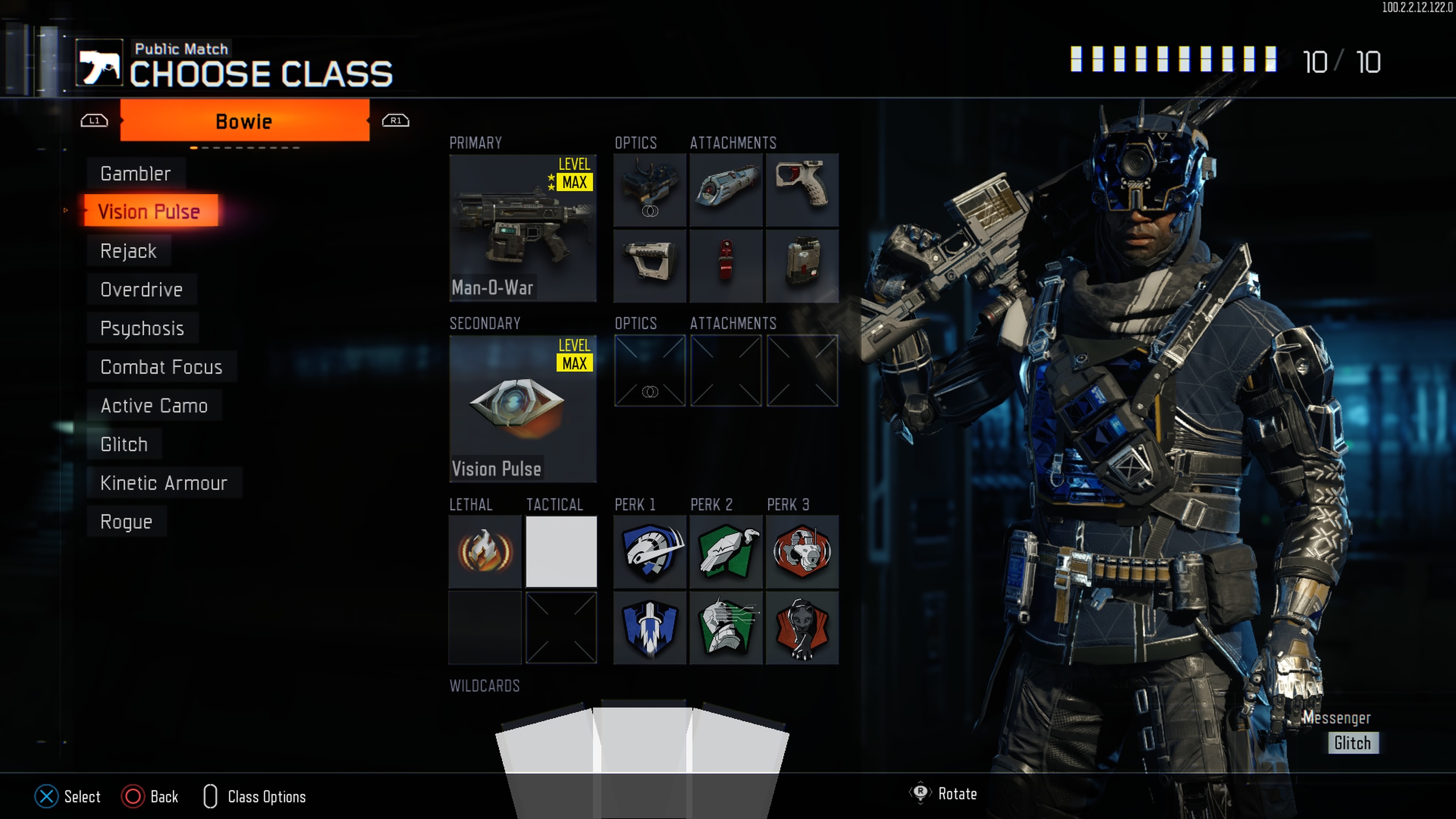Viewport: 1456px width, 819px height.
Task: Select the Rogue class
Action: pos(126,521)
